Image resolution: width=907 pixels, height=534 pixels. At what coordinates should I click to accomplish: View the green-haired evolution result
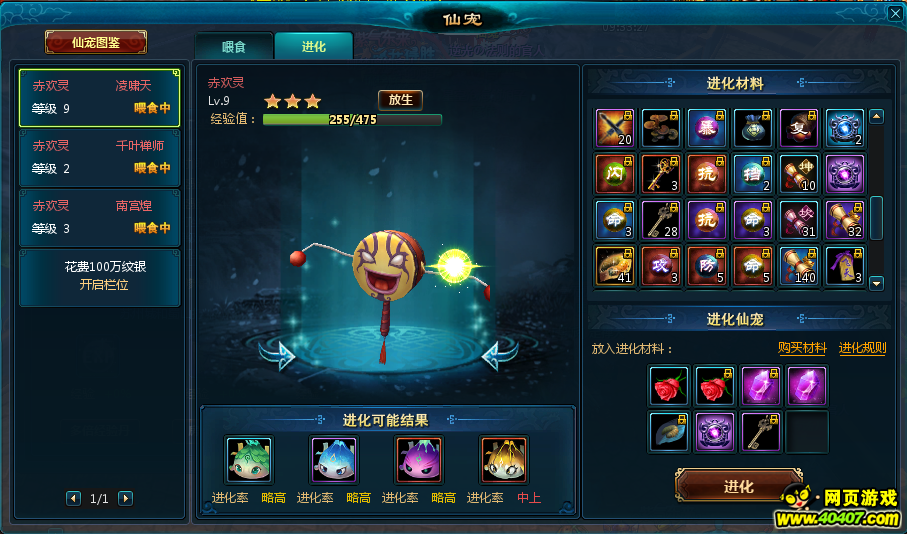(249, 460)
